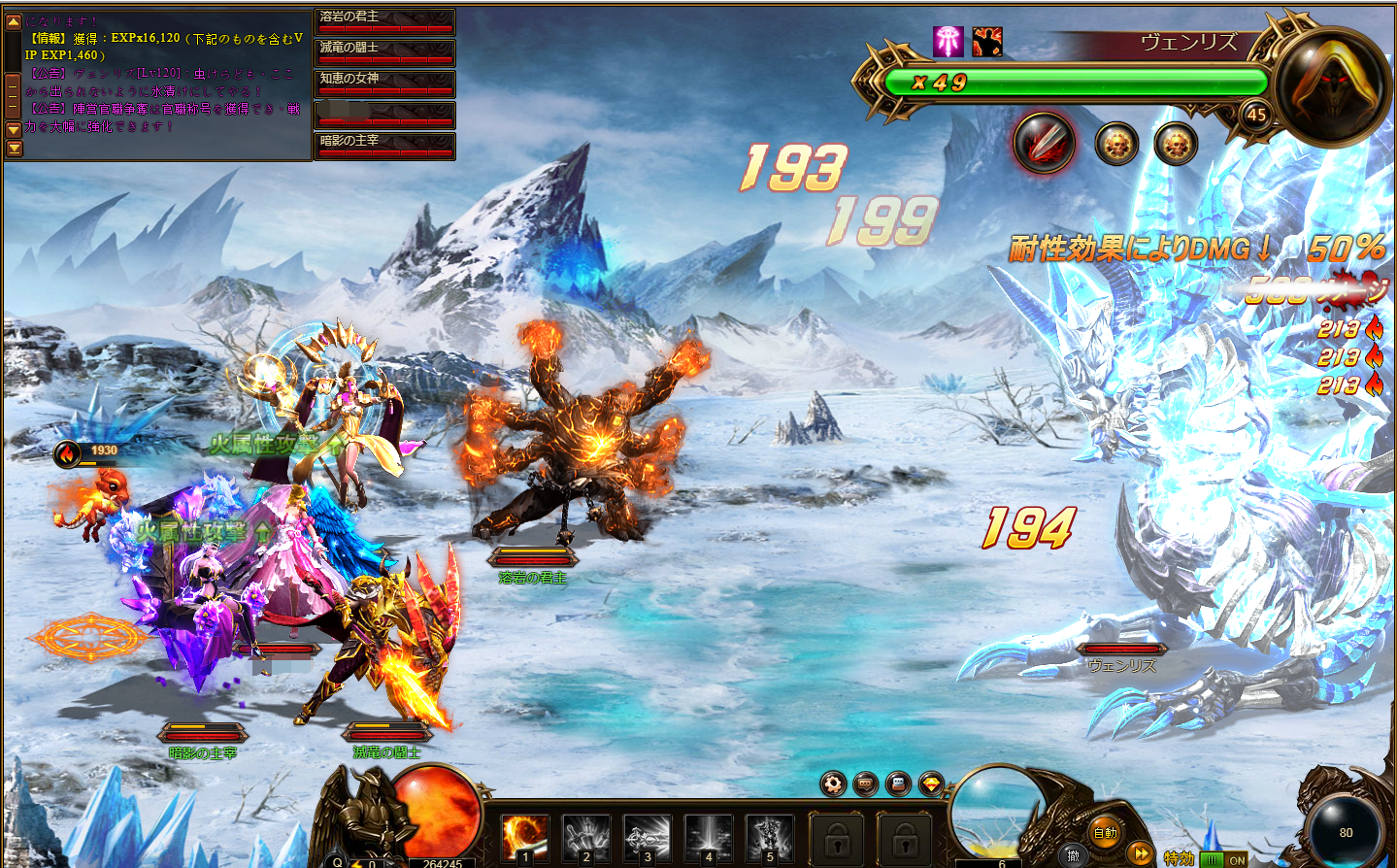This screenshot has width=1397, height=868.
Task: Activate the fire swirl skill in slot 1
Action: [524, 836]
